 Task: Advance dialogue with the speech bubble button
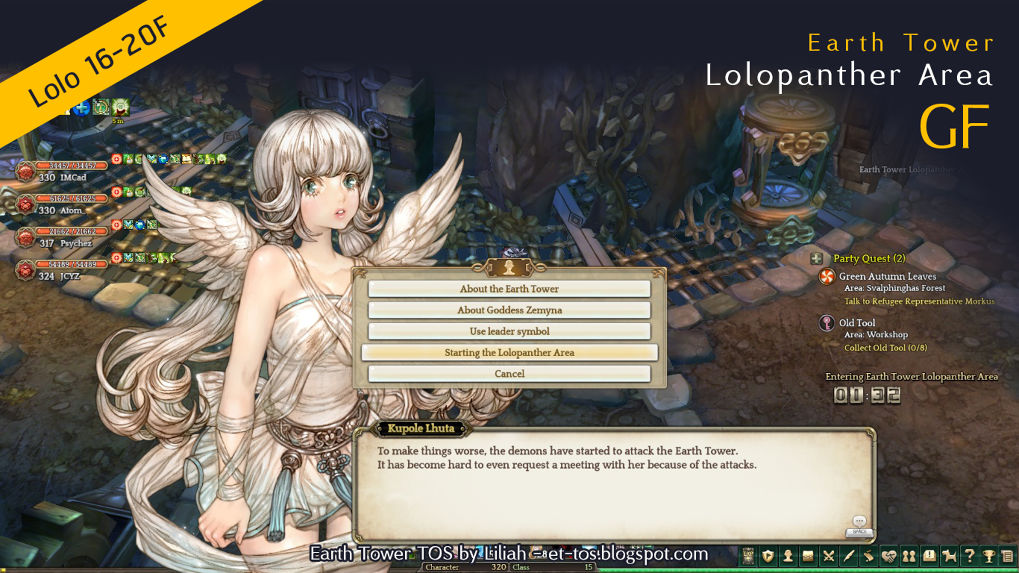(x=859, y=522)
